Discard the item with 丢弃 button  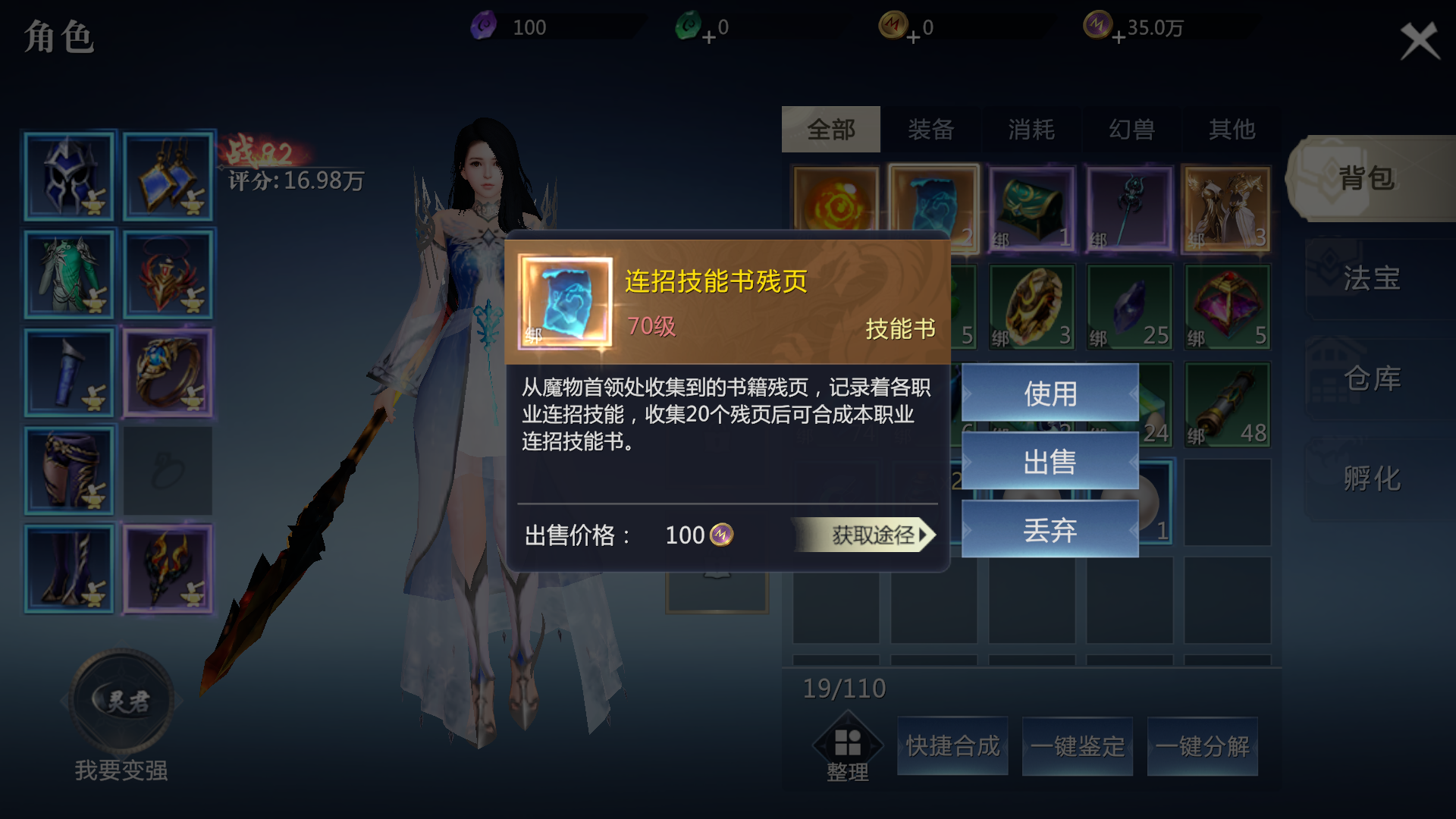point(1050,529)
